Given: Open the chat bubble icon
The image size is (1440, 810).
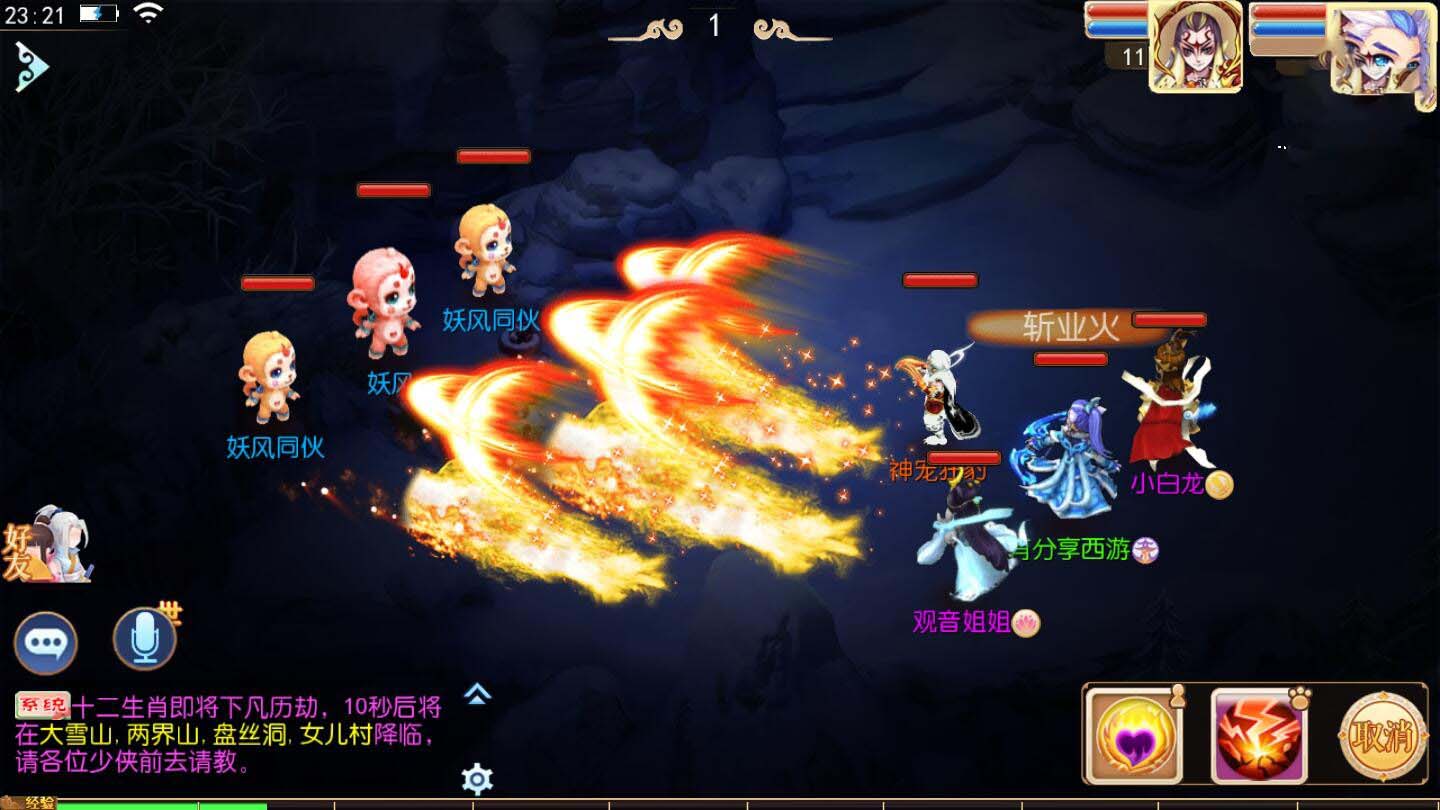Looking at the screenshot, I should click(46, 640).
